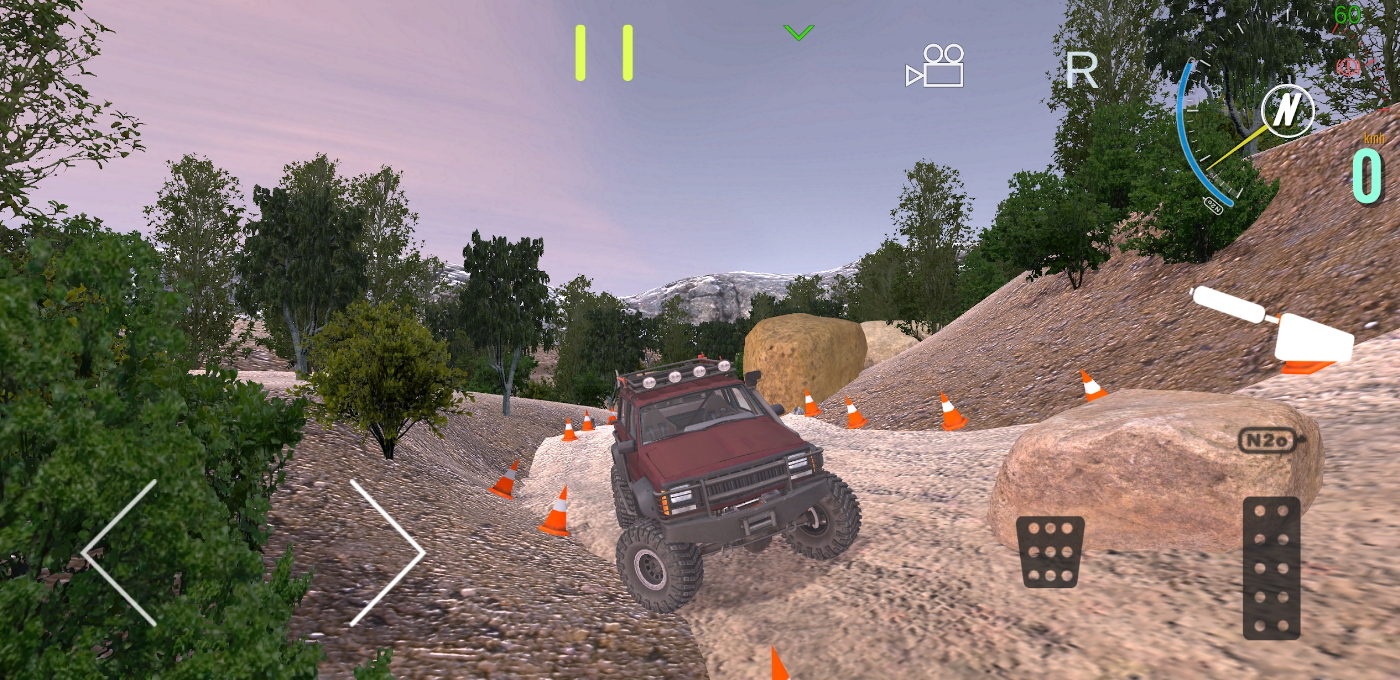Activate the N2O nitro boost
1400x680 pixels.
coord(1268,440)
